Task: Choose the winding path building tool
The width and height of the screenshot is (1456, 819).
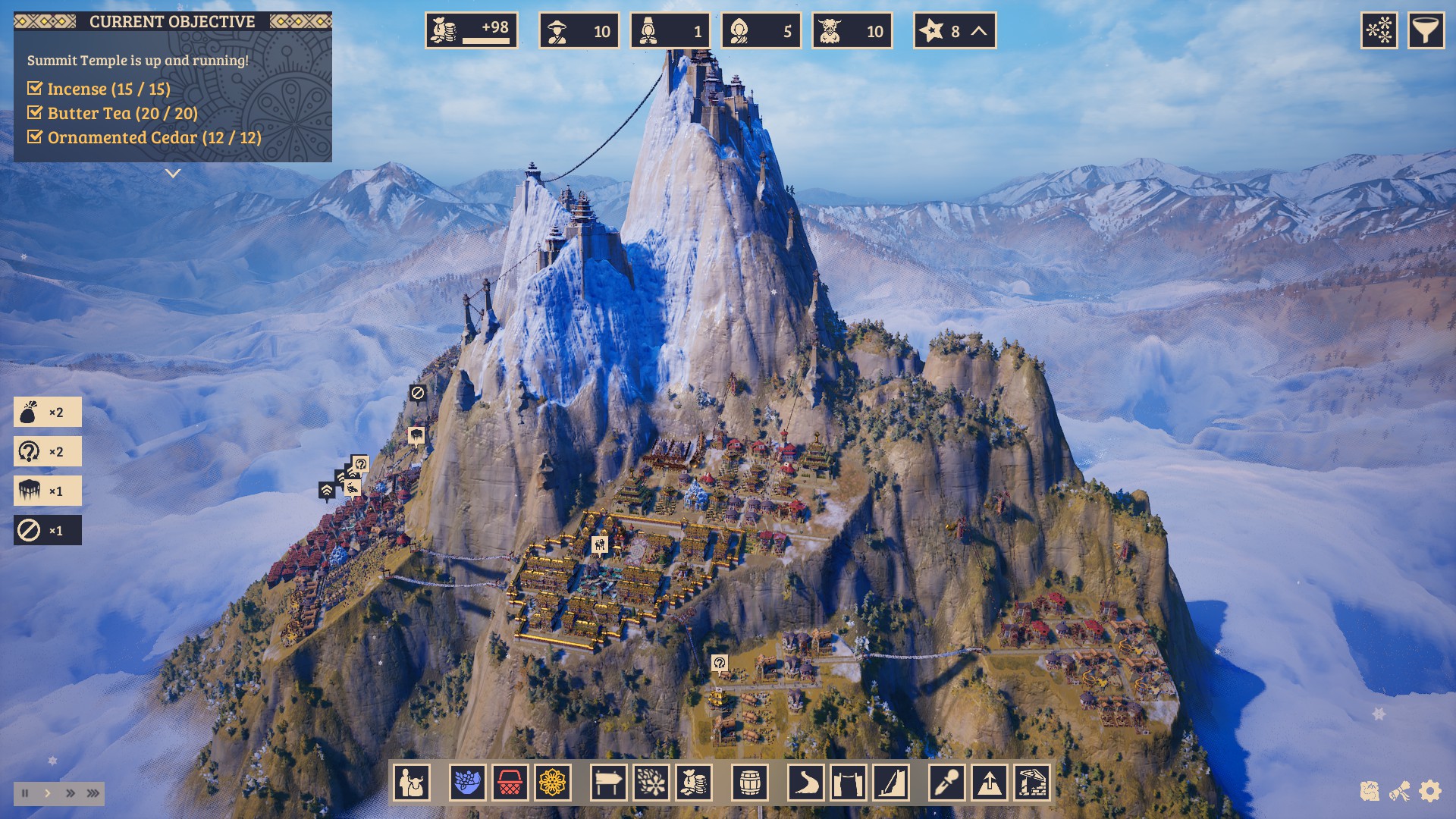Action: click(805, 783)
